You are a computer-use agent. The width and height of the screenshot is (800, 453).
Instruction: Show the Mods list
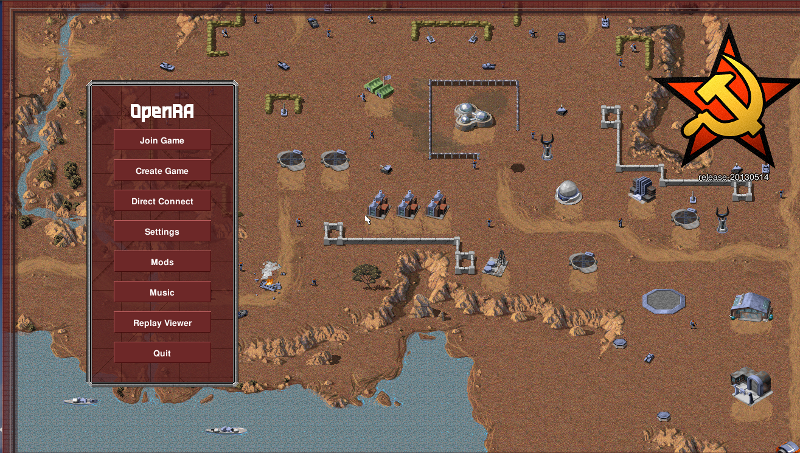[x=162, y=262]
